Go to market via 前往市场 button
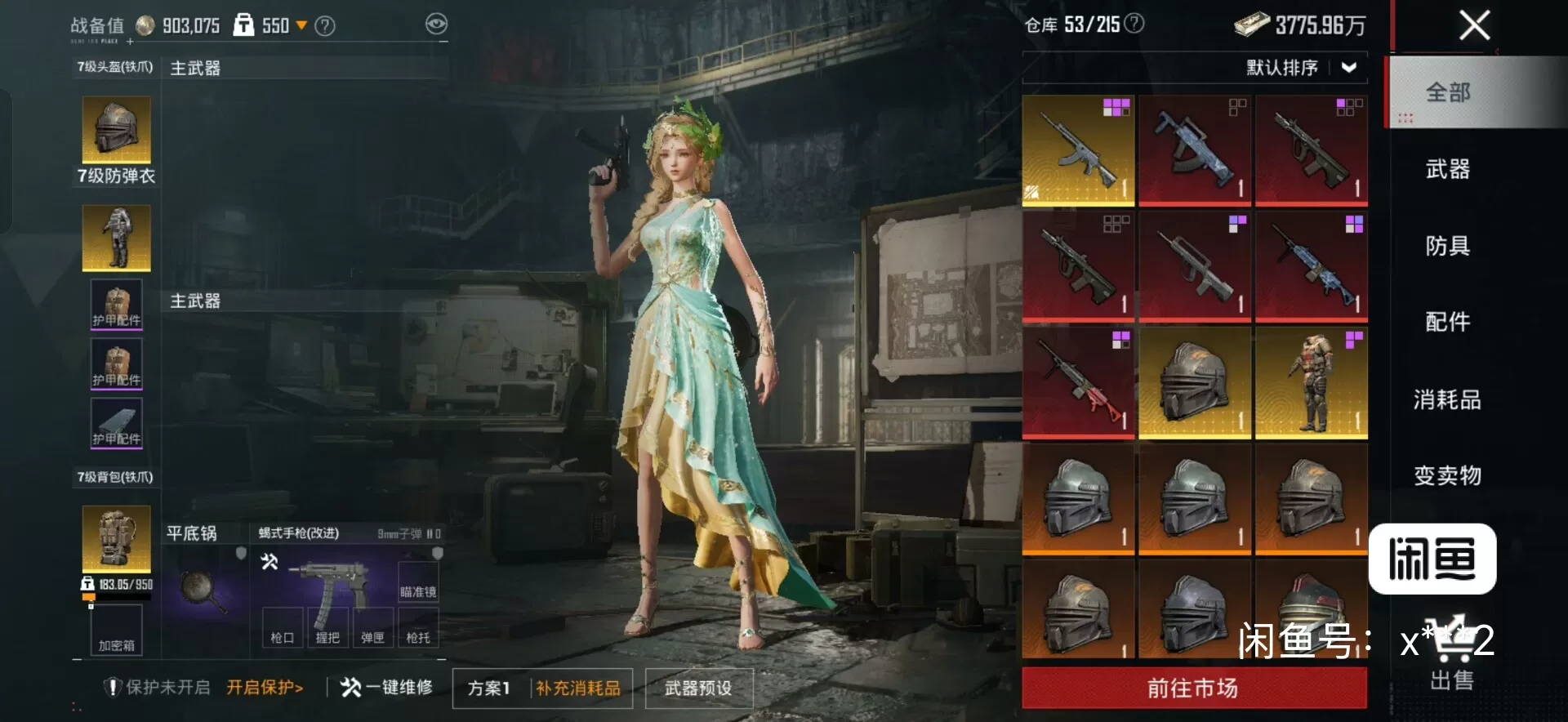The height and width of the screenshot is (722, 1568). [x=1193, y=689]
